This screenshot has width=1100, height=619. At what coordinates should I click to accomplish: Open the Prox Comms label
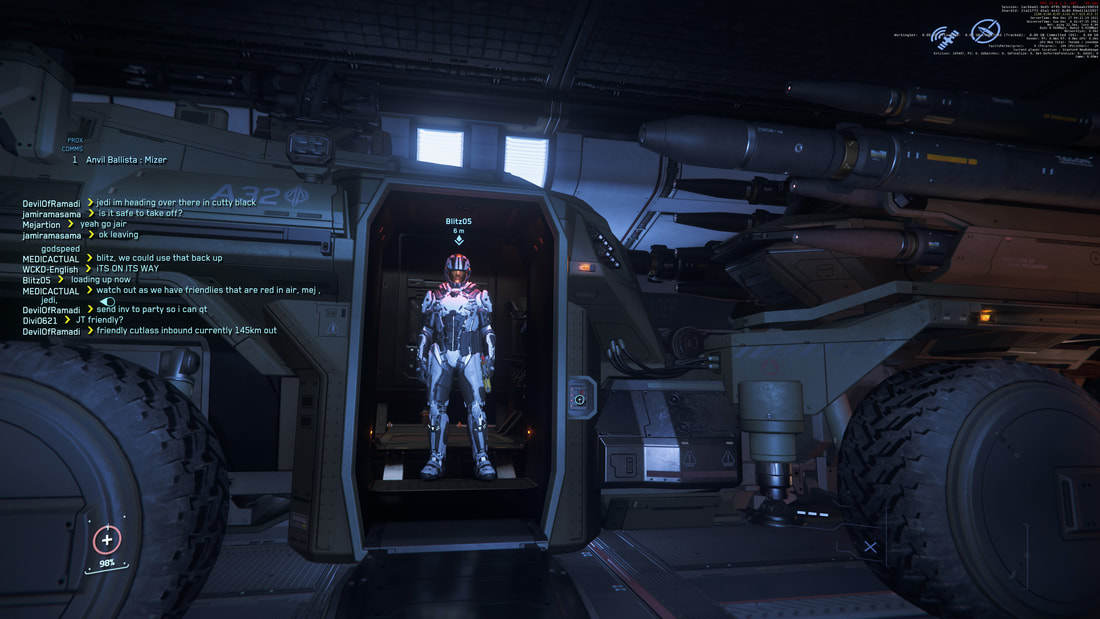pos(74,144)
